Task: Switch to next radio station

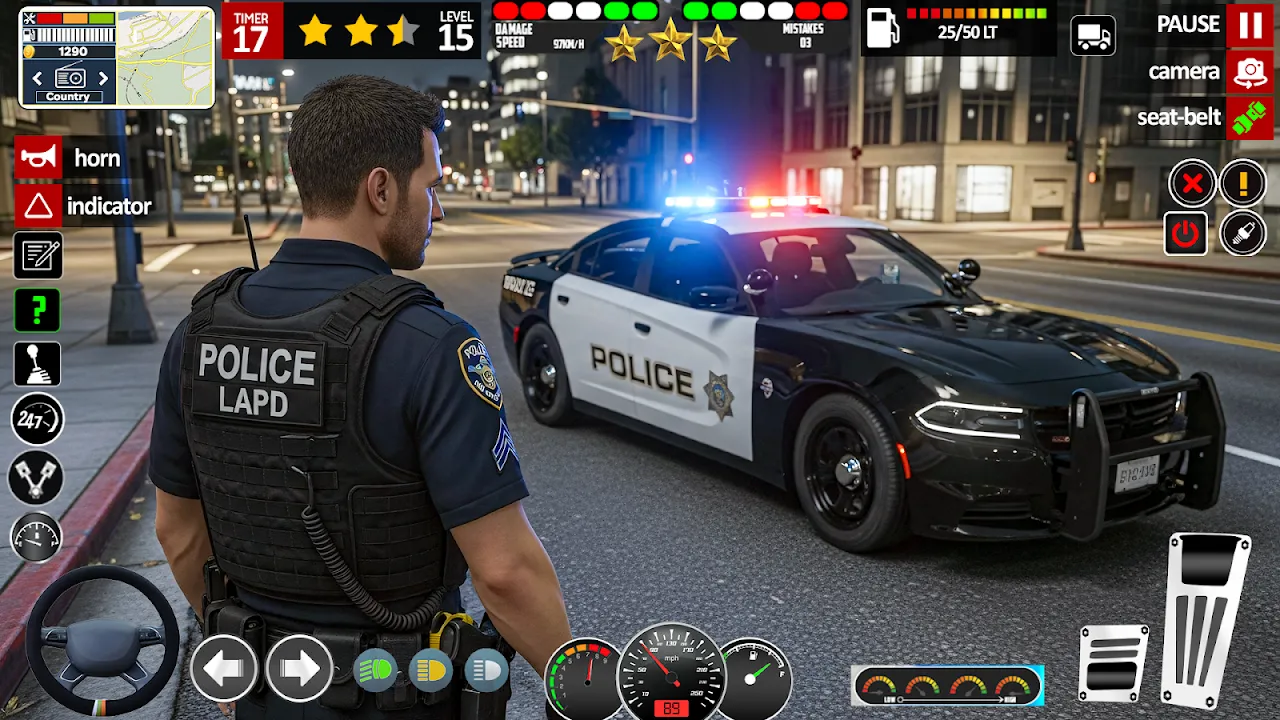Action: [x=102, y=78]
